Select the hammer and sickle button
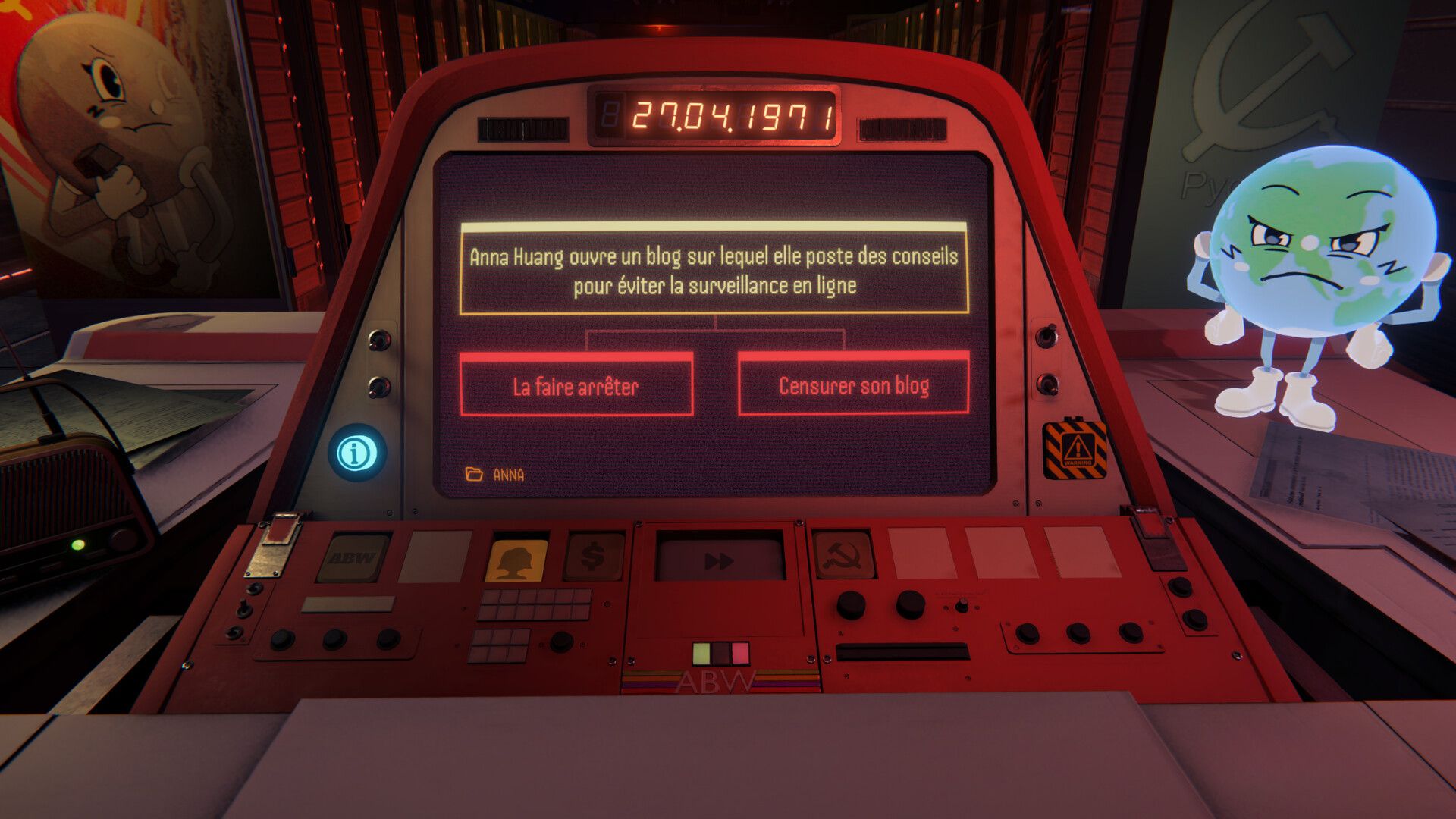Image resolution: width=1456 pixels, height=819 pixels. pyautogui.click(x=843, y=556)
